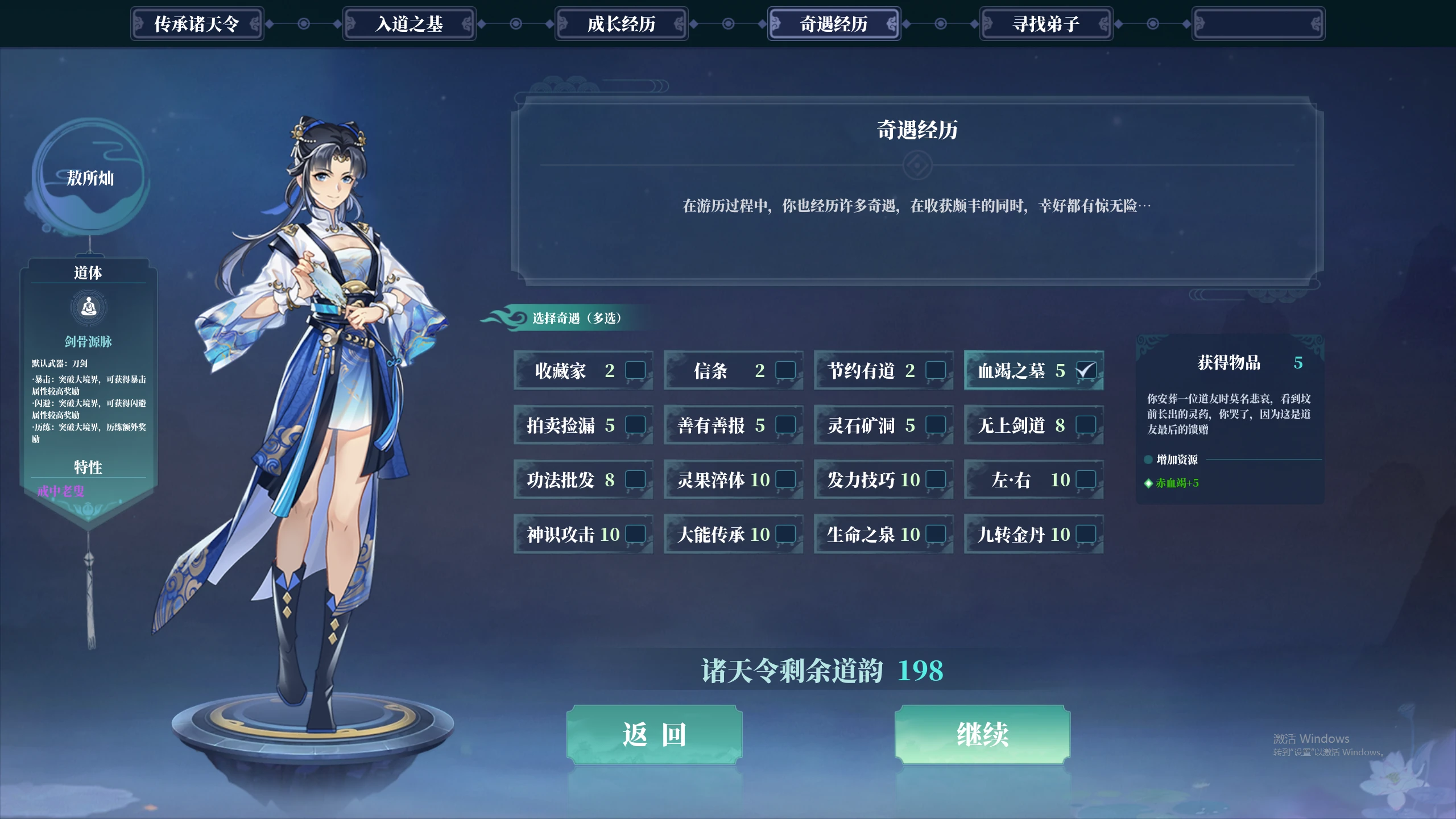This screenshot has width=1456, height=819.
Task: Open the 入道之基 step tab
Action: pyautogui.click(x=409, y=24)
